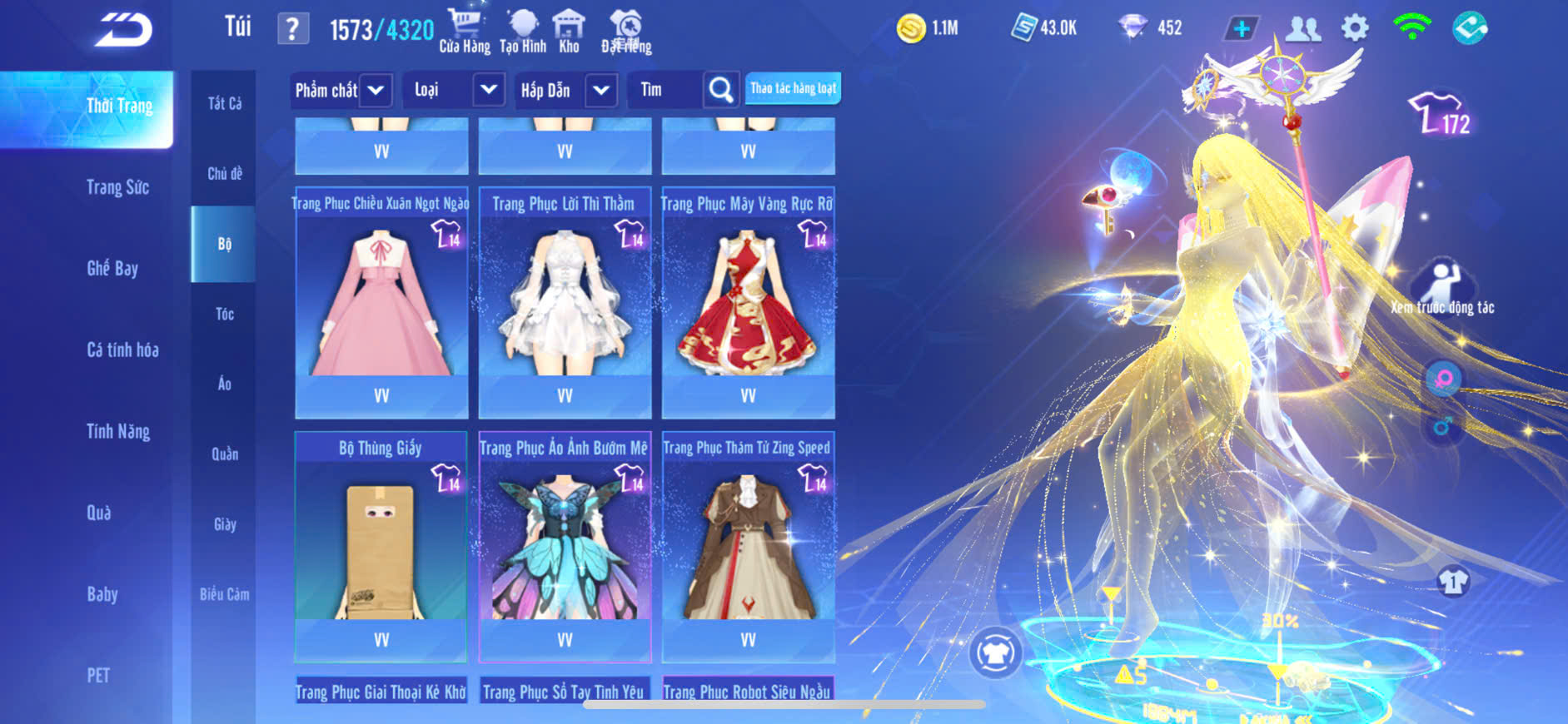Select the Tóc sub-tab
Viewport: 1568px width, 724px height.
pyautogui.click(x=224, y=314)
